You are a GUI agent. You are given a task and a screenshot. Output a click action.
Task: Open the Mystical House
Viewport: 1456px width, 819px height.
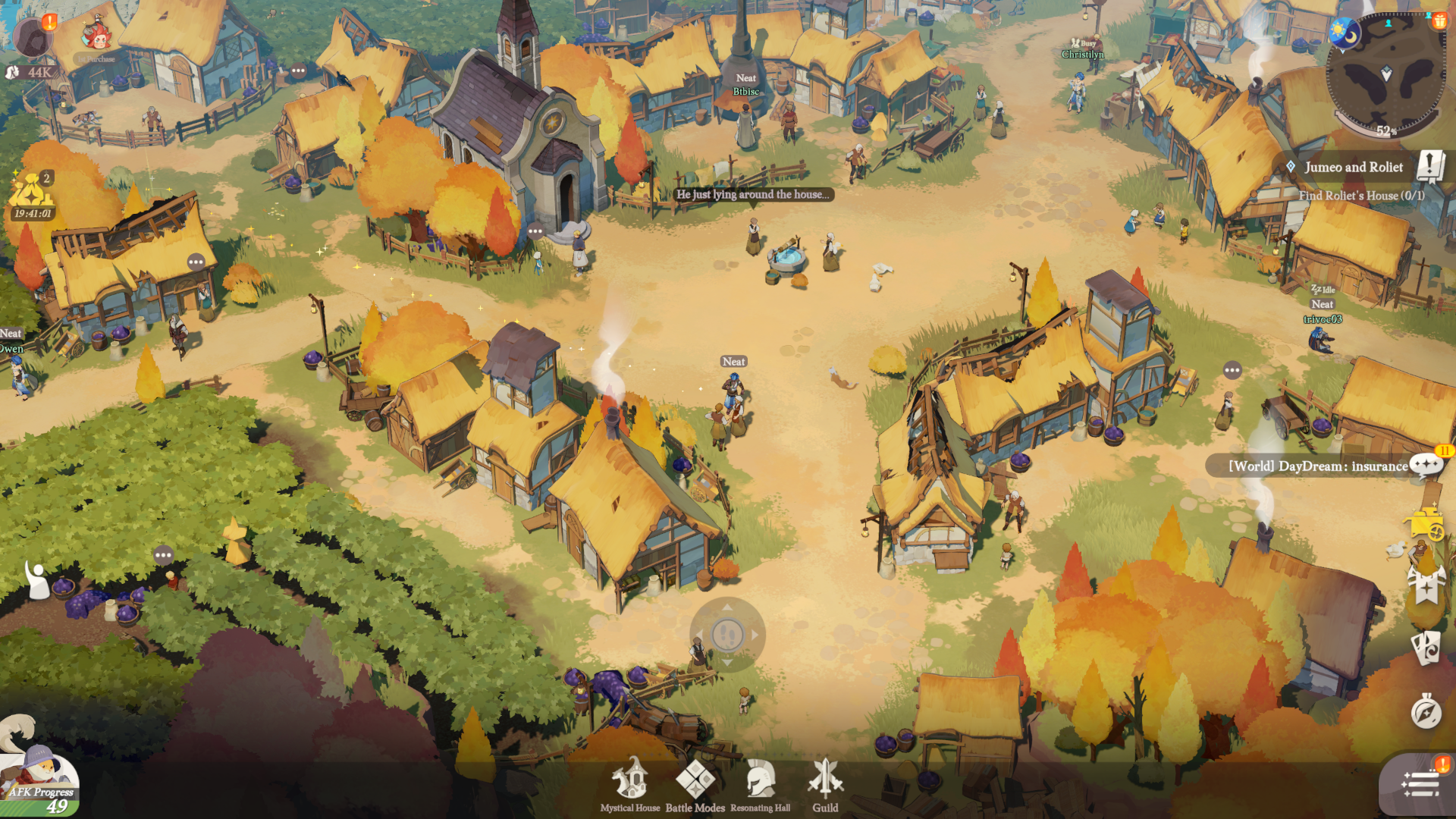[630, 786]
